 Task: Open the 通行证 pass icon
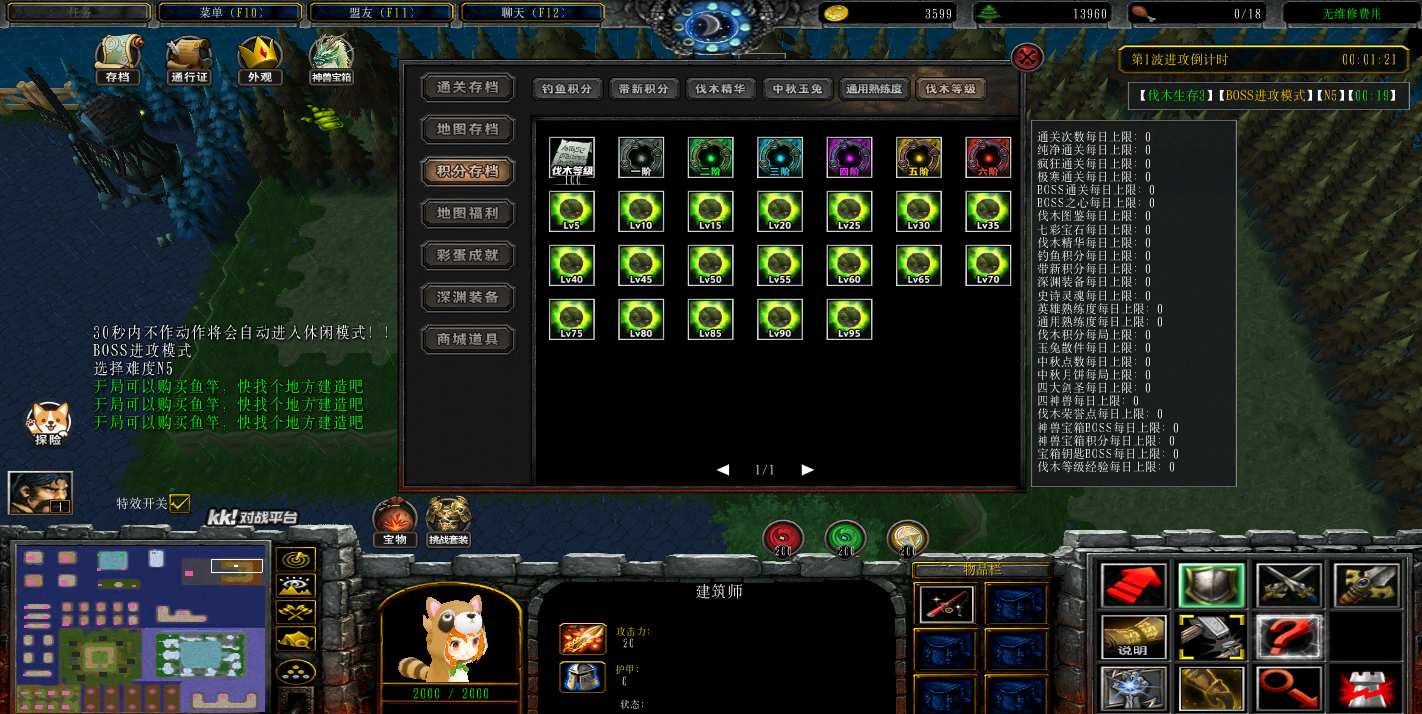pyautogui.click(x=188, y=58)
